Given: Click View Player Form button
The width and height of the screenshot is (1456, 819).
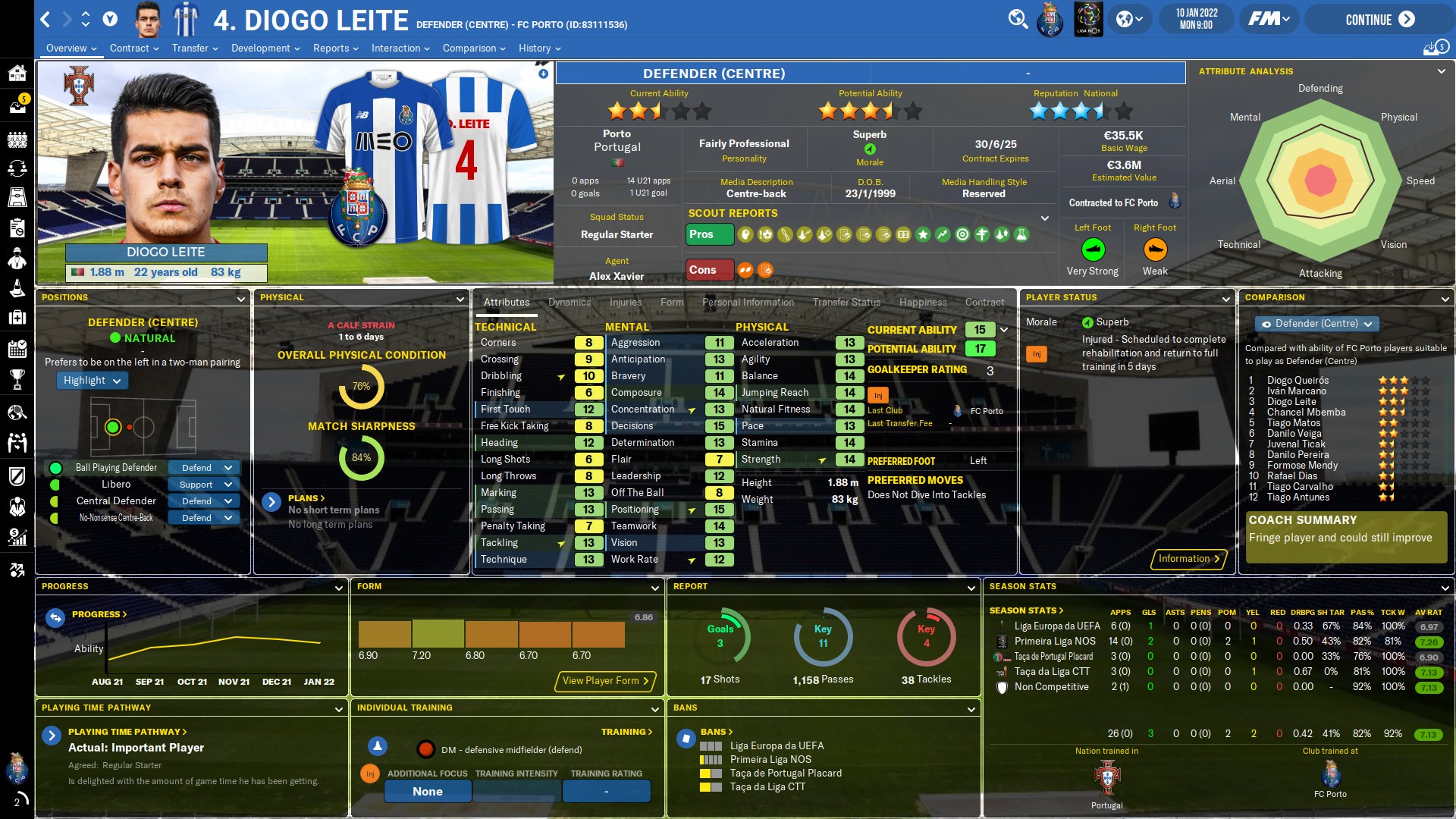Looking at the screenshot, I should (x=605, y=681).
